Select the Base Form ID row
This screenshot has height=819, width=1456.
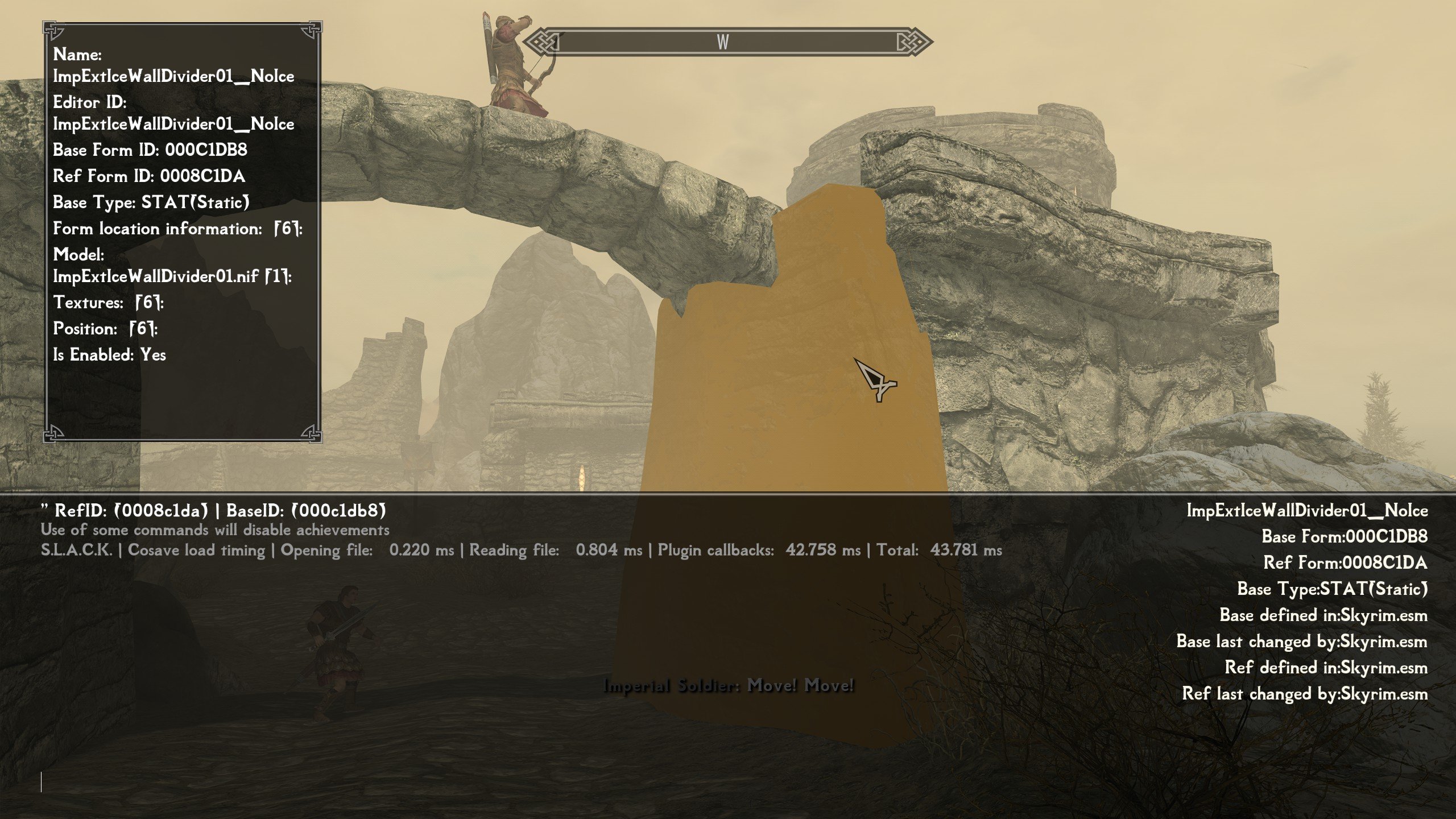(150, 150)
